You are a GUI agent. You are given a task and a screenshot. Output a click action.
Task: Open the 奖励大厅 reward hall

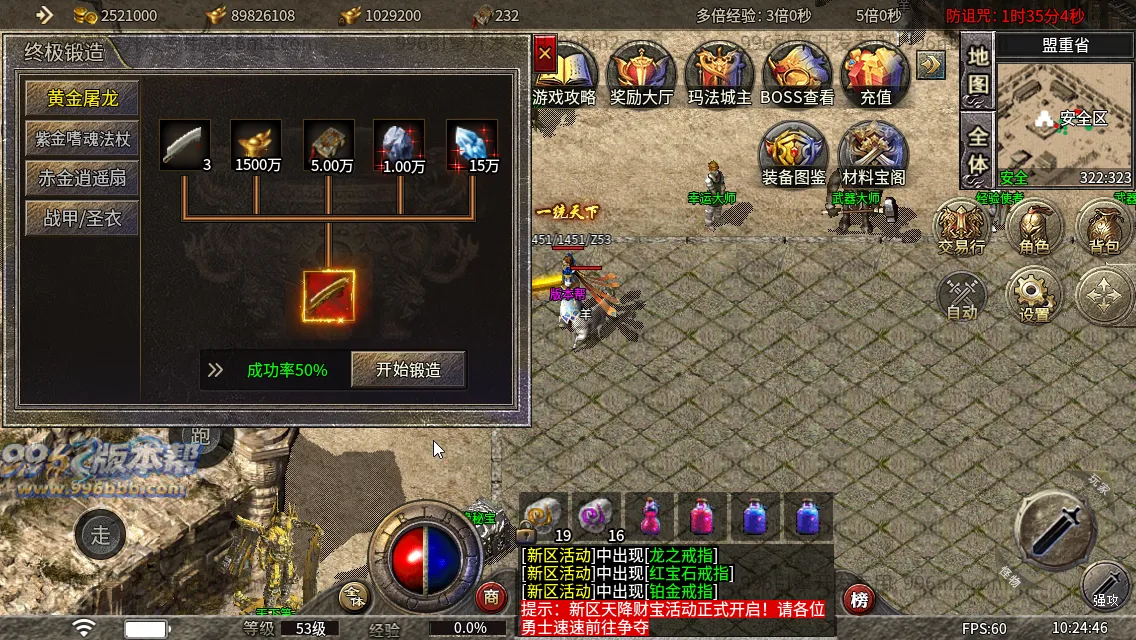(x=642, y=74)
